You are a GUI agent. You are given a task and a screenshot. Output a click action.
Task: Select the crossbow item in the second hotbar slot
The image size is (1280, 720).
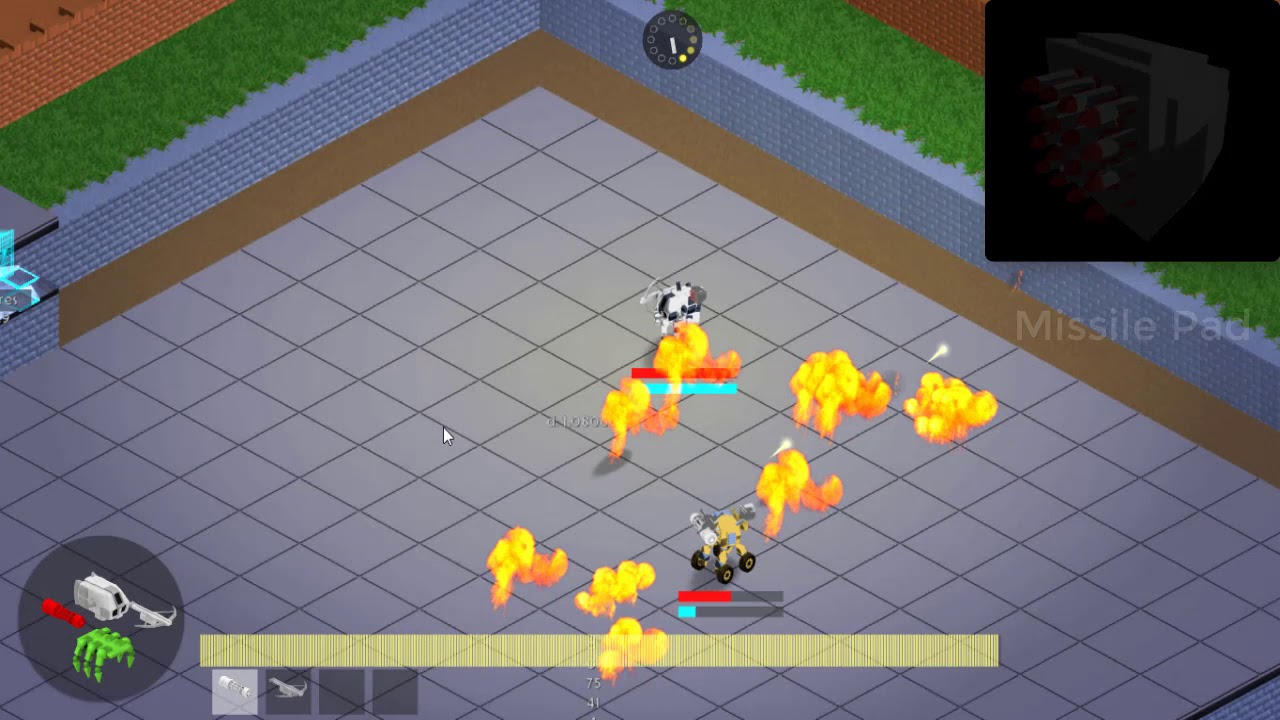(x=287, y=691)
